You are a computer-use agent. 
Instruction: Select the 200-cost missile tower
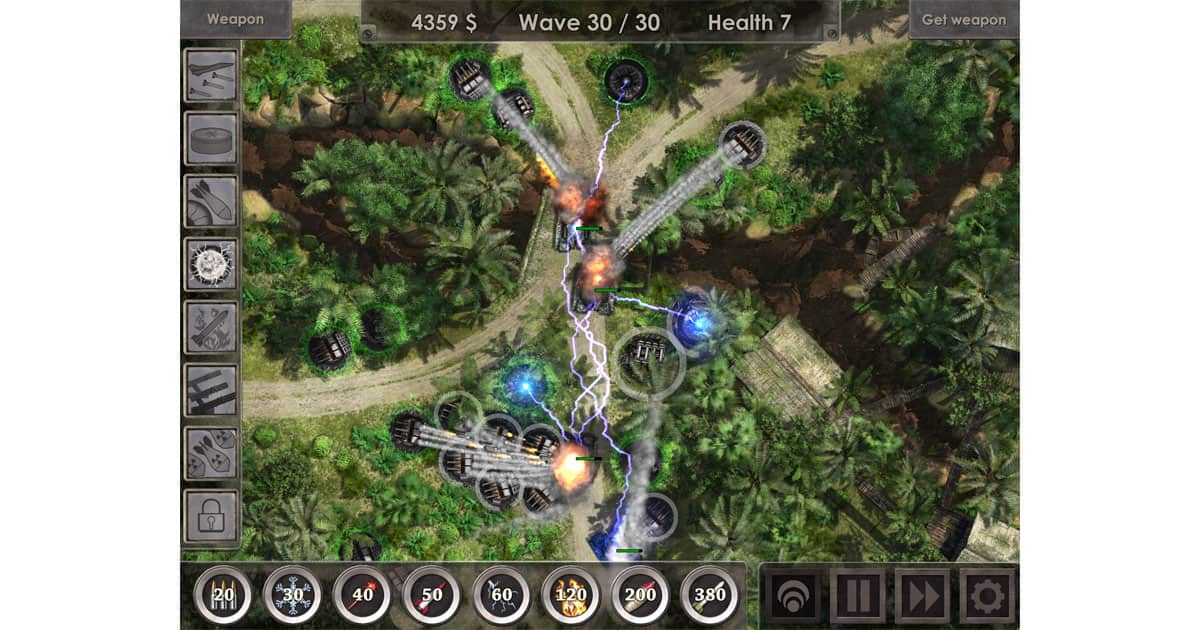(x=640, y=595)
